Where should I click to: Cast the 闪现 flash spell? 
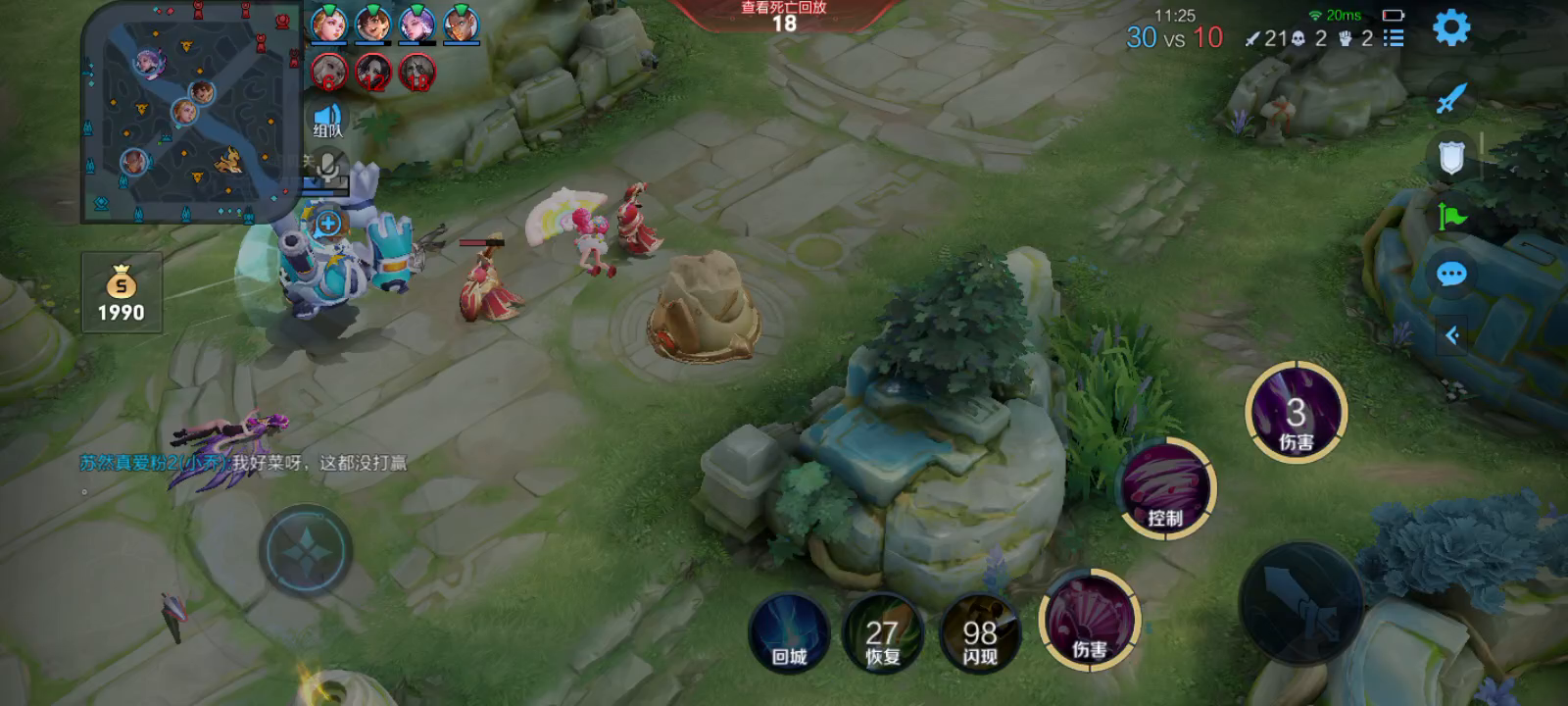[x=980, y=633]
